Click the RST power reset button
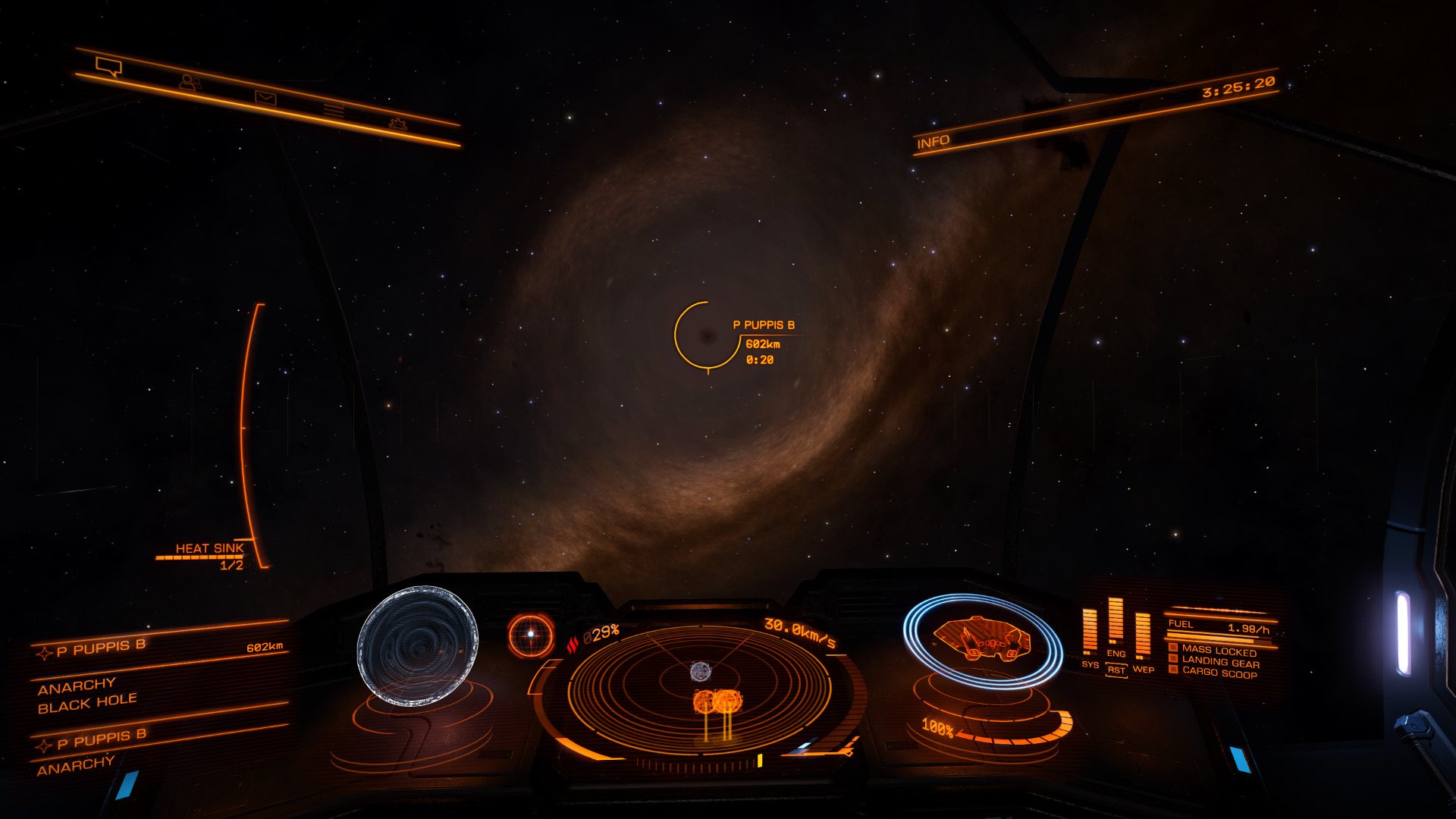The width and height of the screenshot is (1456, 819). [1116, 670]
